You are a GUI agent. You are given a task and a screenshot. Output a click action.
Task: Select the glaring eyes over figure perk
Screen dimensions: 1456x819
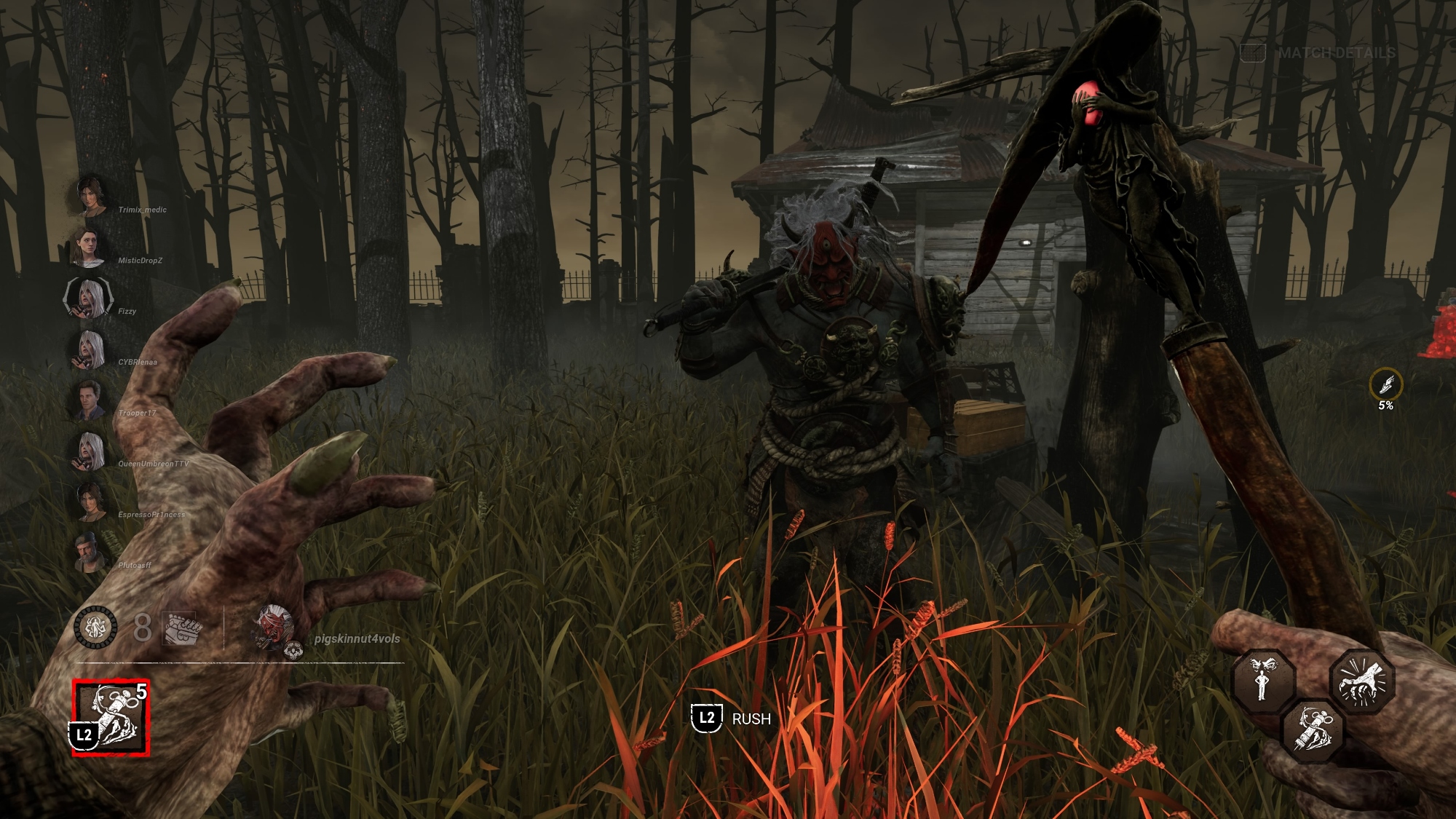pos(1263,680)
